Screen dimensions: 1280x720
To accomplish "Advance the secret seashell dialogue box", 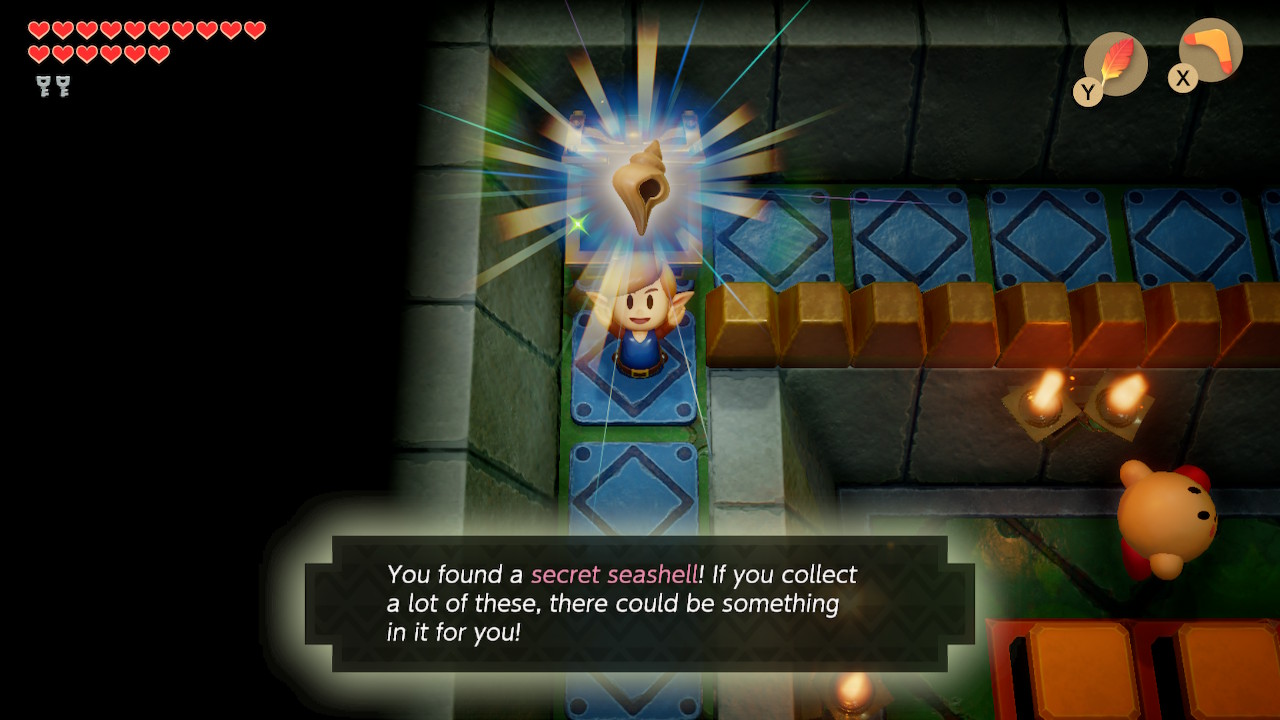I will (640, 603).
